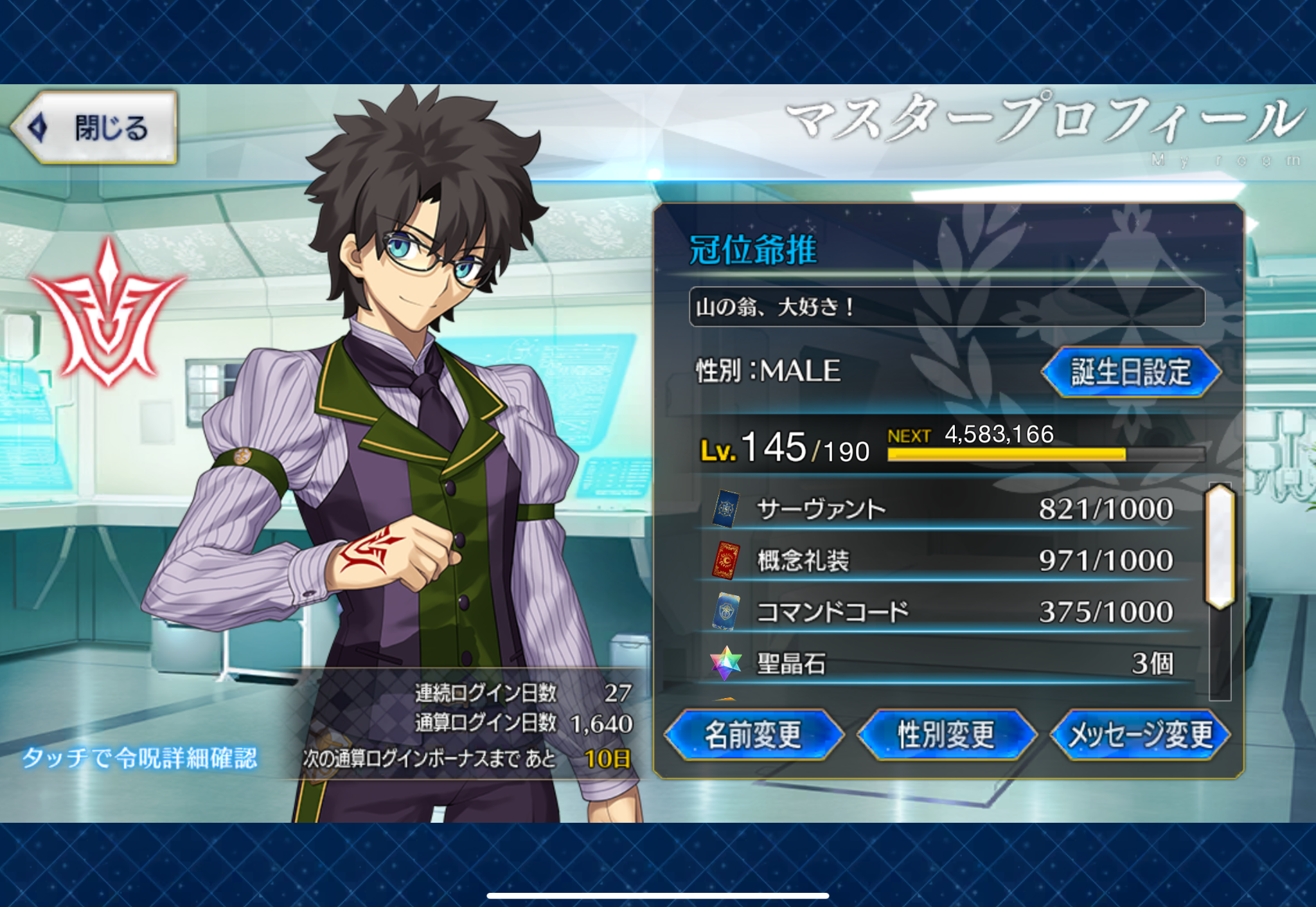The image size is (1316, 907).
Task: Click the profile stats list scrollbar handle
Action: (1220, 546)
